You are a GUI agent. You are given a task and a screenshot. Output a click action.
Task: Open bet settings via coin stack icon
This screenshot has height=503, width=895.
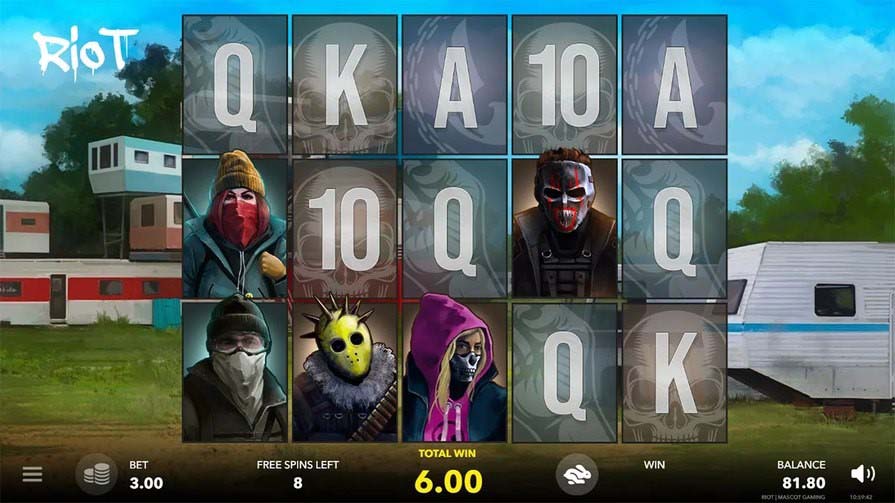(96, 474)
